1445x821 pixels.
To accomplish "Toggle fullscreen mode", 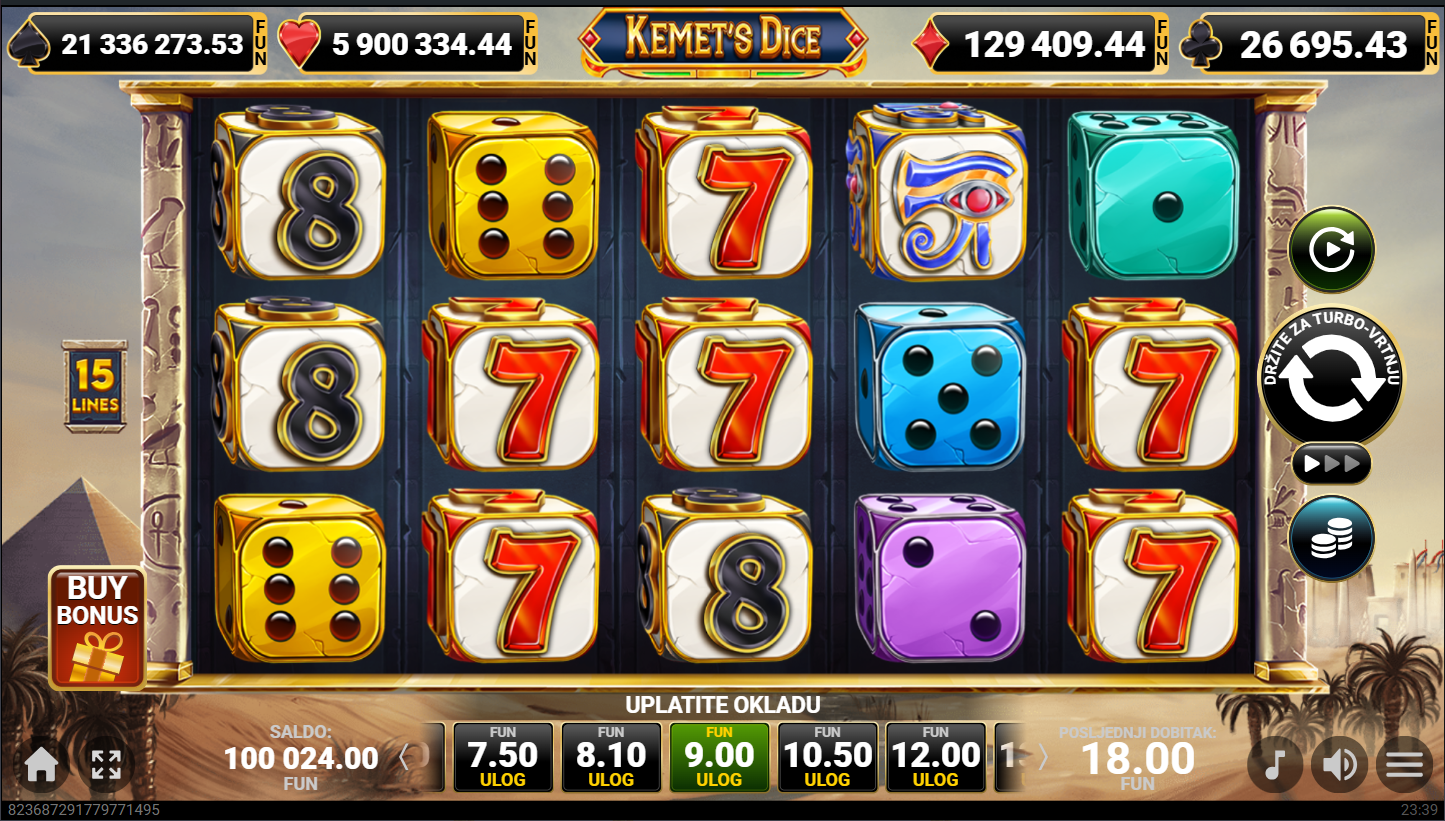I will point(106,765).
